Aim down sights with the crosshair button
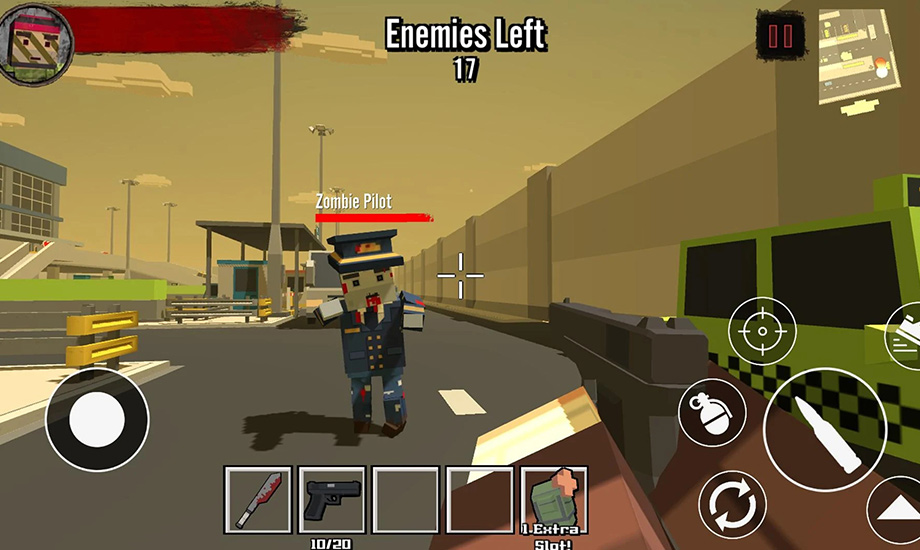Image resolution: width=920 pixels, height=550 pixels. pos(762,332)
